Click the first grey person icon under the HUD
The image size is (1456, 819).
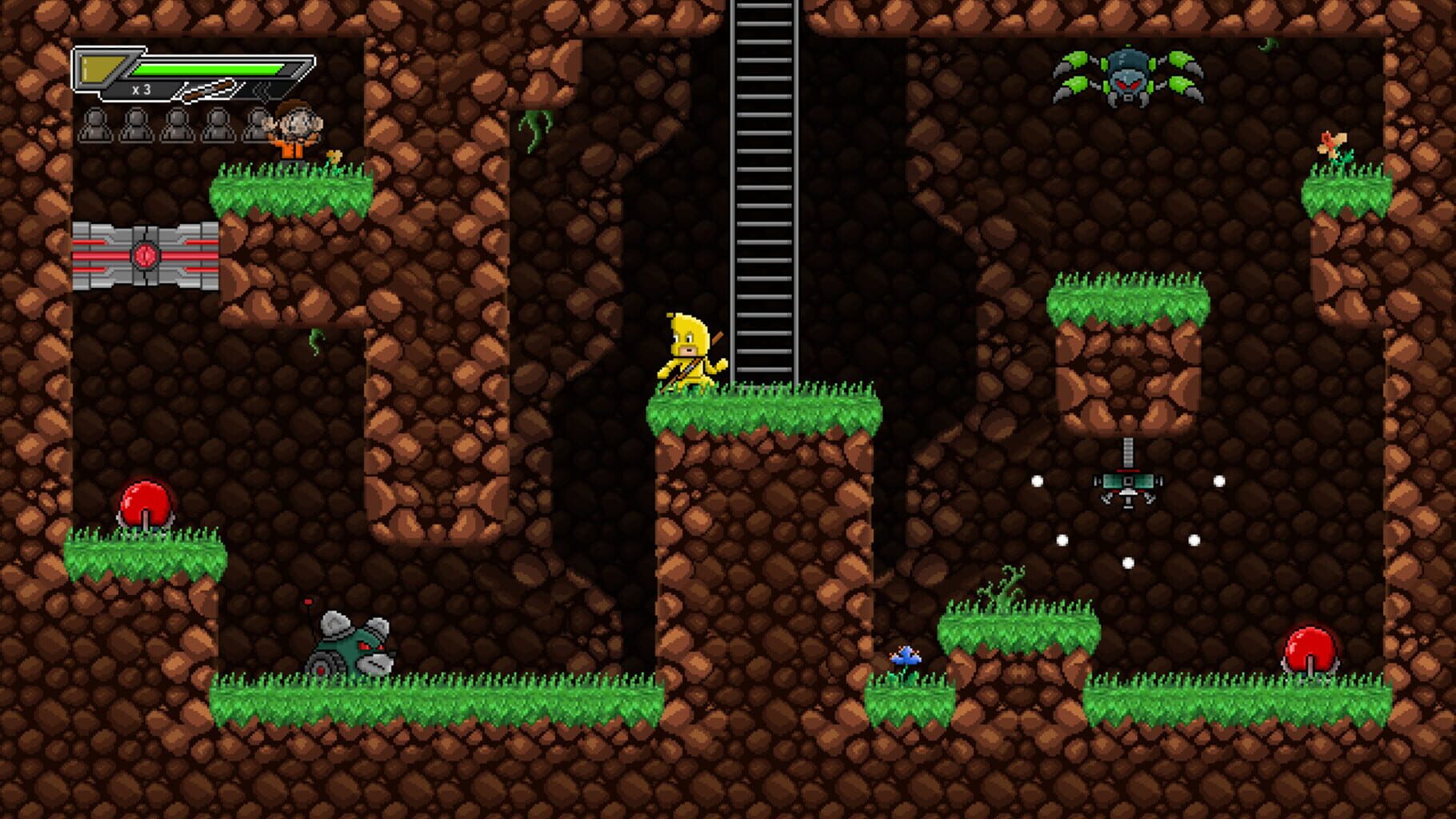[x=96, y=126]
